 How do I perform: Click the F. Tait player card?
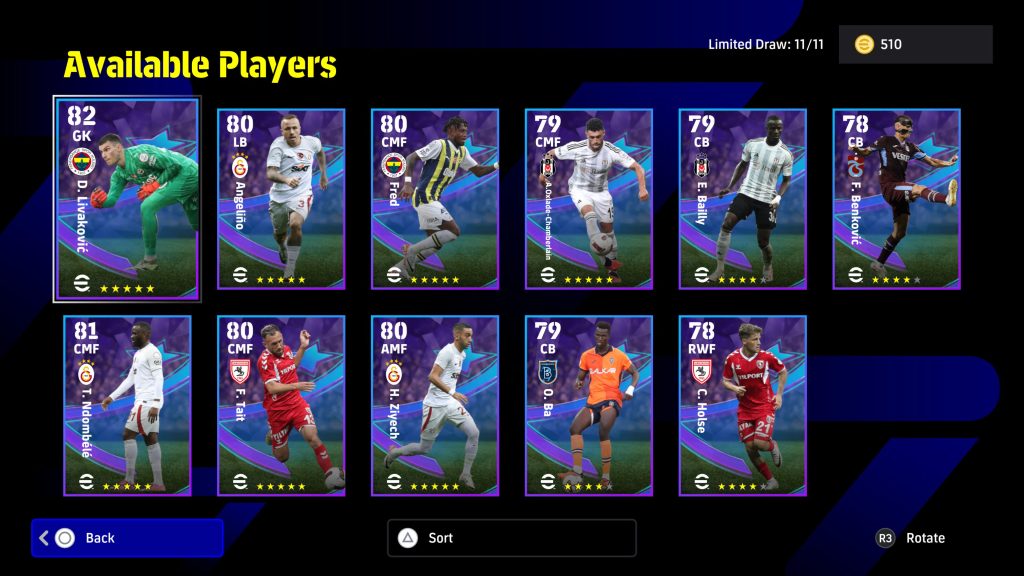pos(281,405)
